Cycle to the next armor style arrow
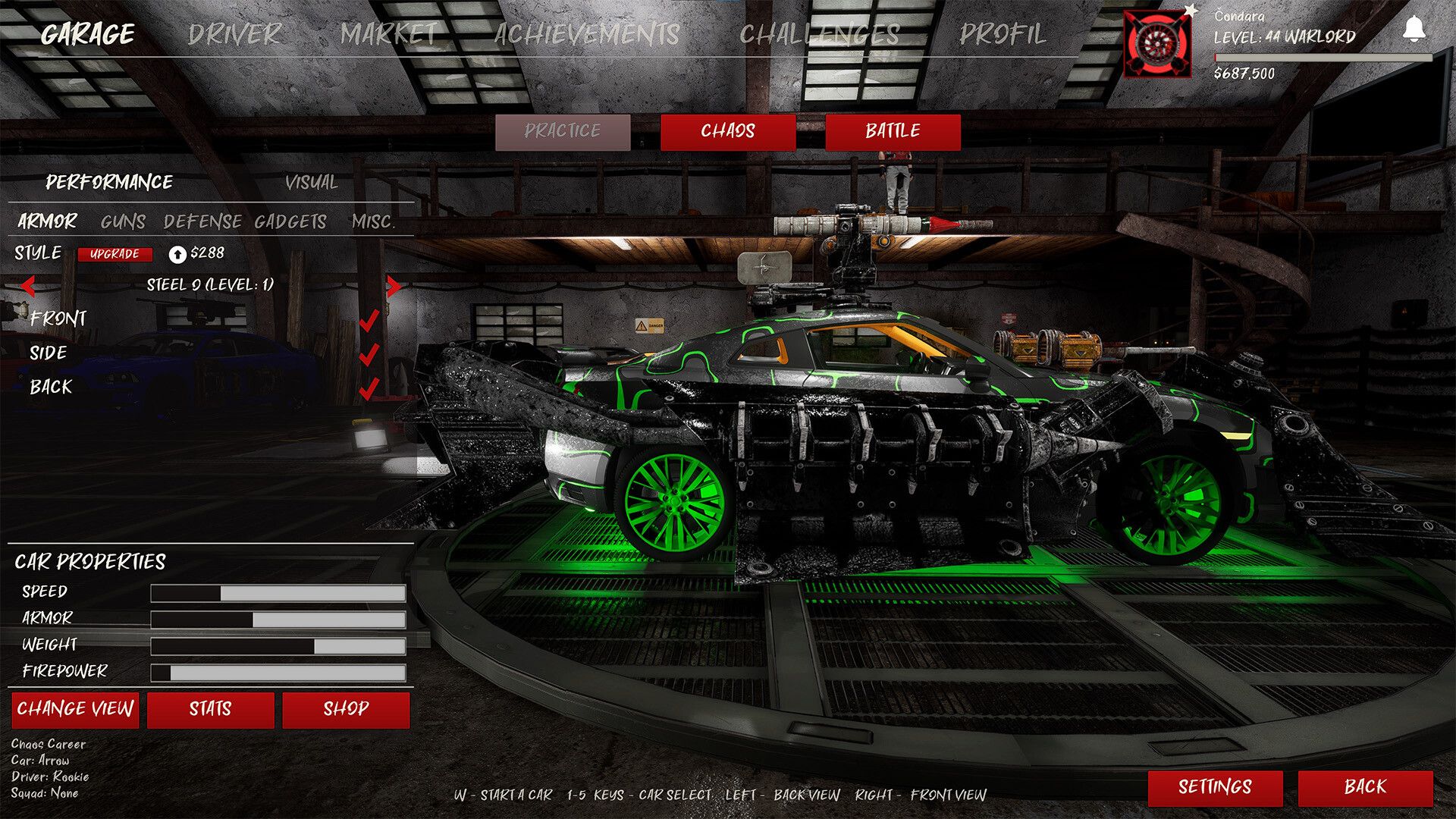 click(x=393, y=286)
